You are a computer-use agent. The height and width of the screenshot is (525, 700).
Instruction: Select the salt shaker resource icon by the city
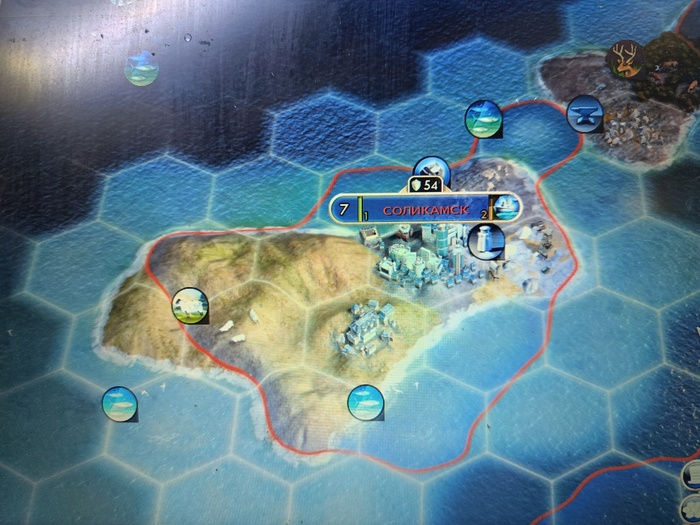tap(485, 241)
